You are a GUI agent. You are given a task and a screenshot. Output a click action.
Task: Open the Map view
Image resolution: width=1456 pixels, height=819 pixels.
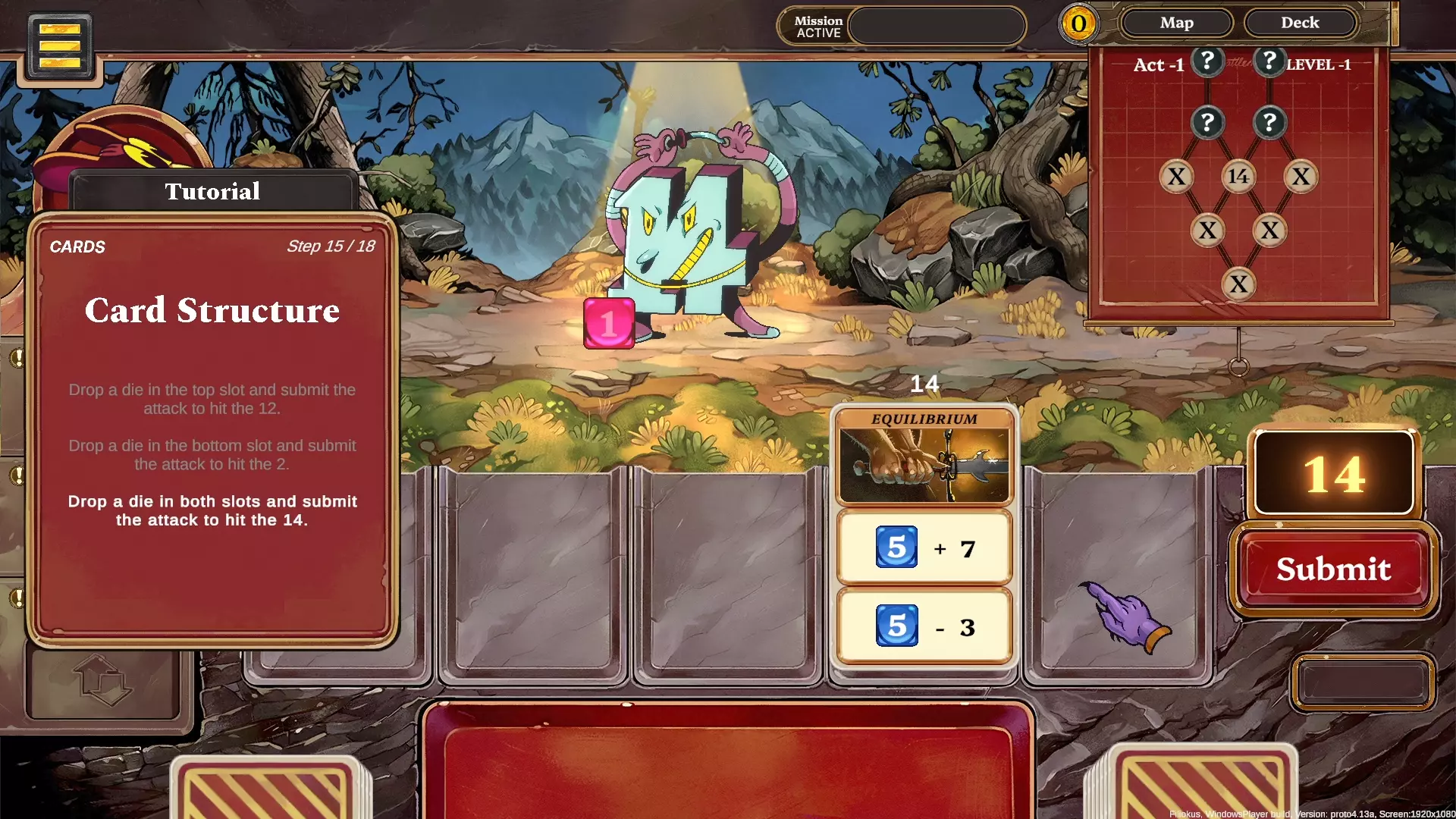click(1176, 23)
